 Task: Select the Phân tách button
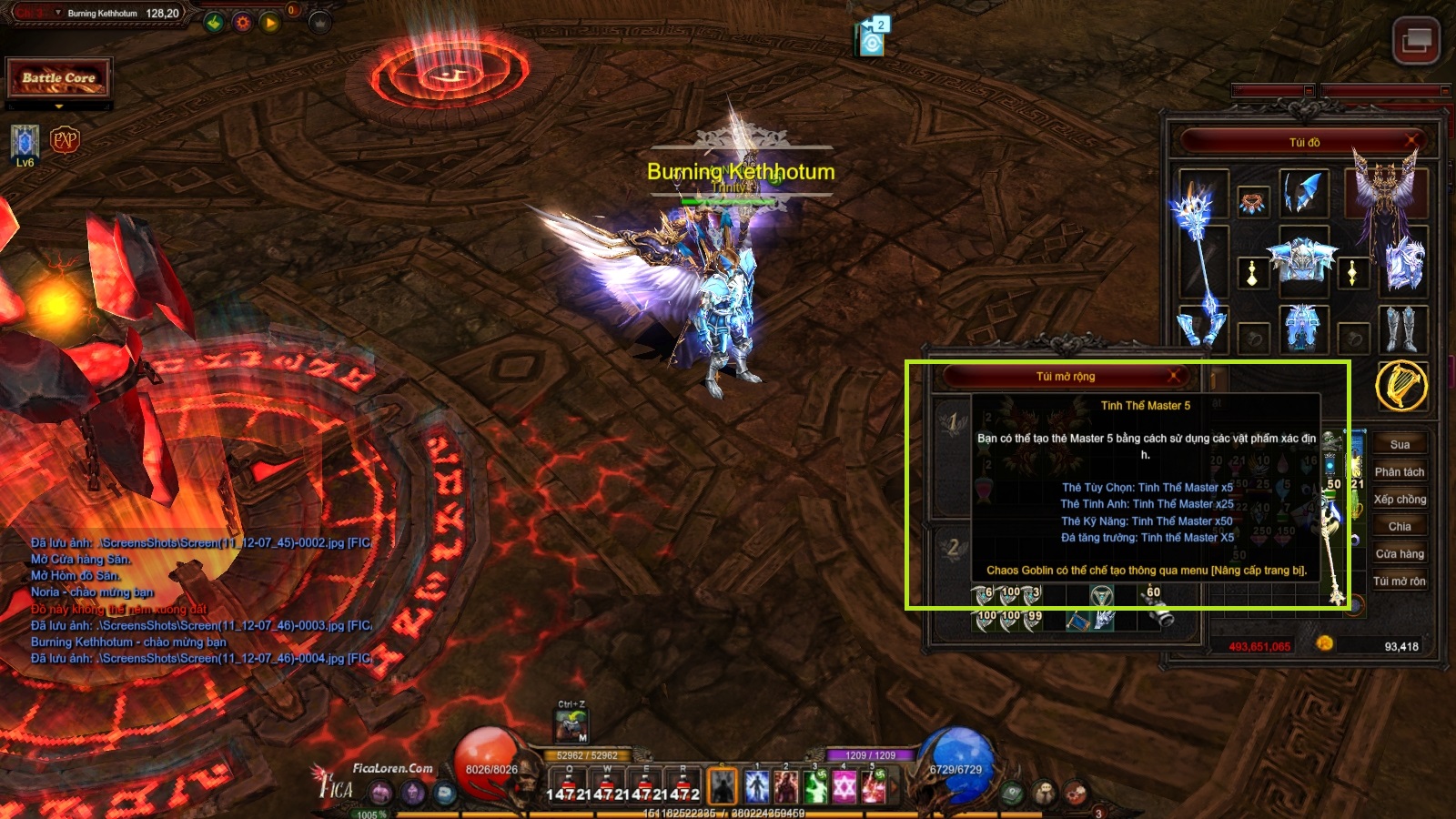click(1400, 472)
